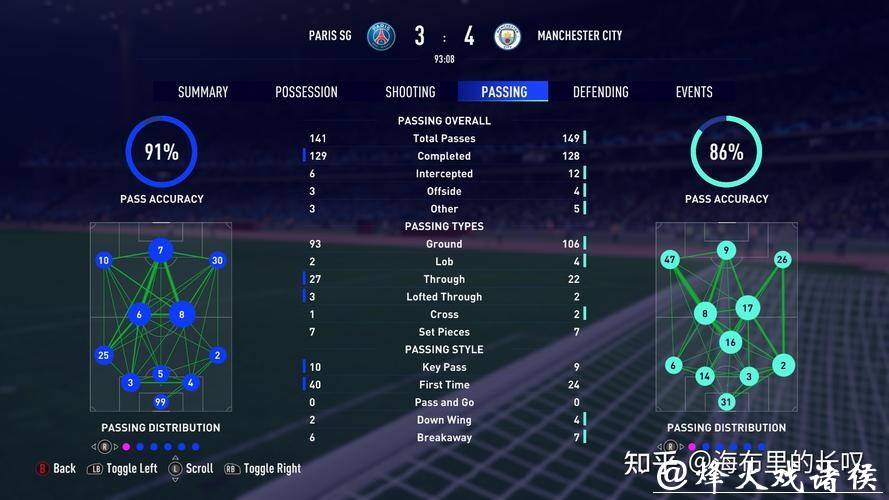Choose Toggle Left for passing distribution
This screenshot has height=500, width=889.
[123, 468]
